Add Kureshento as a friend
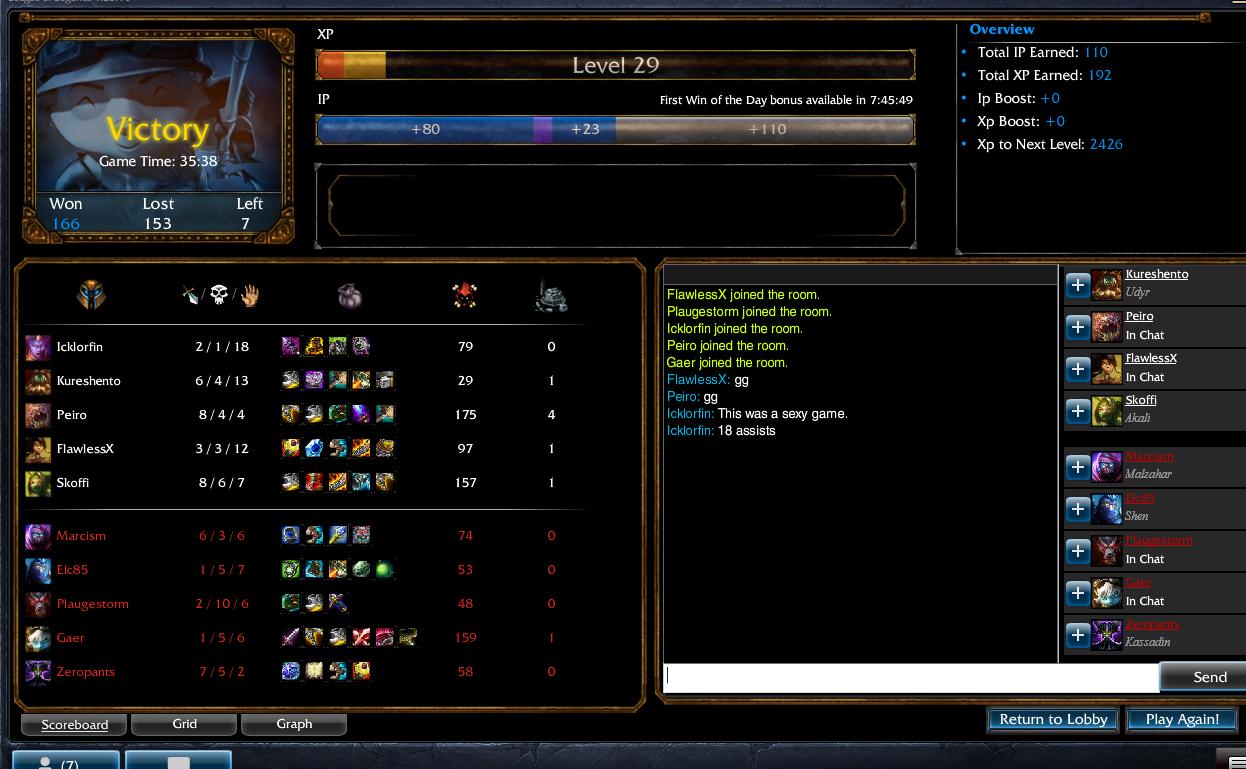The width and height of the screenshot is (1246, 769). point(1077,285)
